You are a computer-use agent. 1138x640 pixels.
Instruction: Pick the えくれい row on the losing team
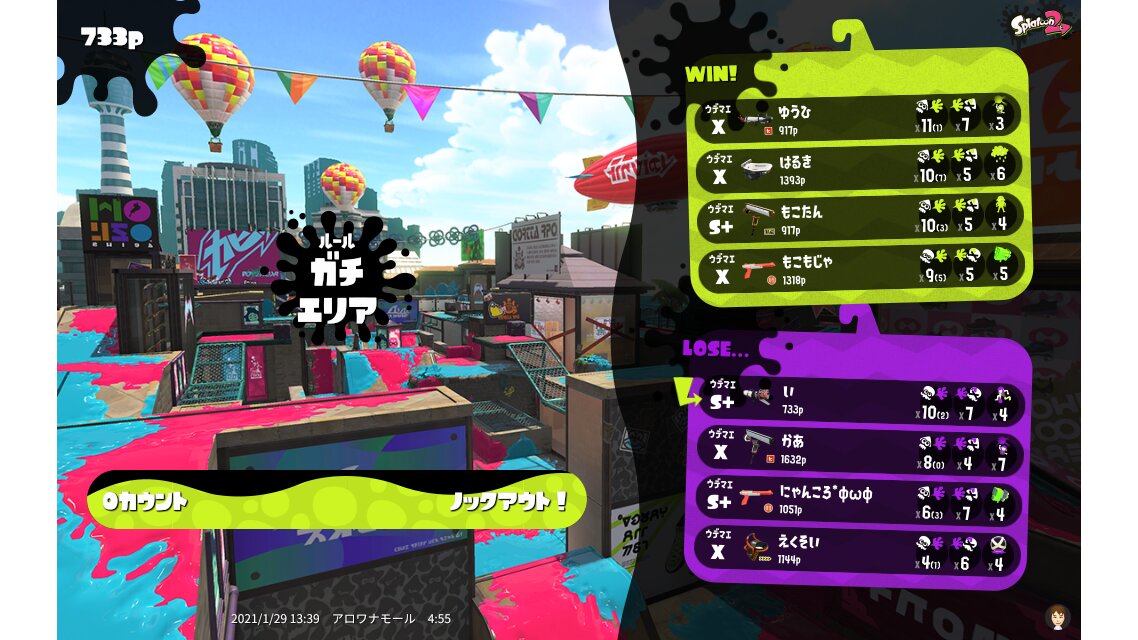[x=860, y=550]
